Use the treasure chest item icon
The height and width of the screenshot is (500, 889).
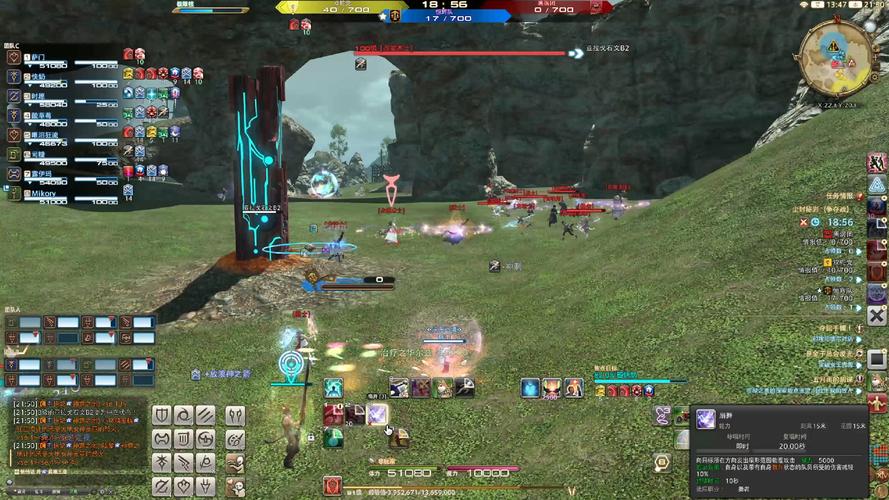(x=398, y=437)
